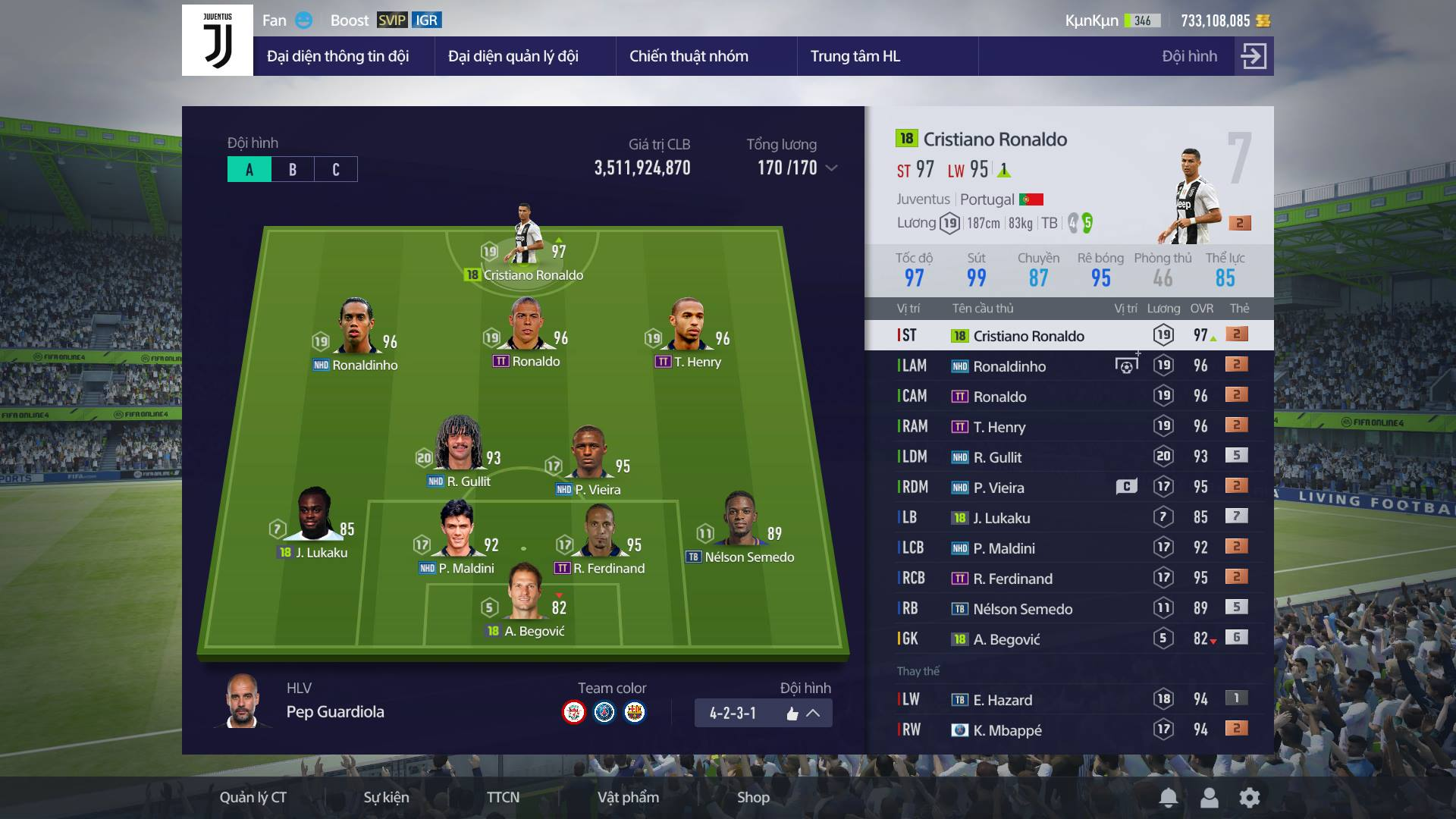Open the Shop
Screen dimensions: 1456x819
[753, 797]
